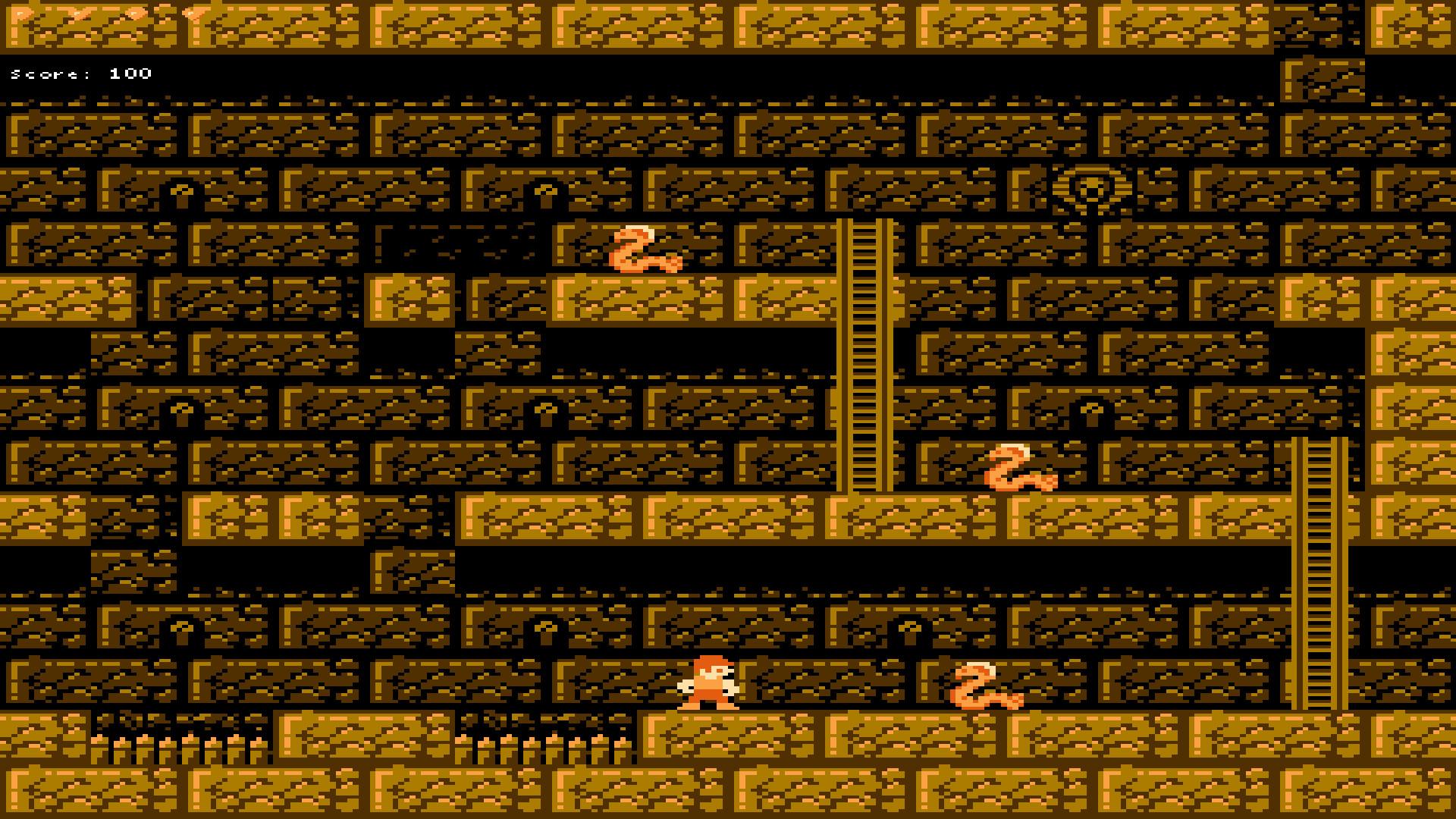Select the topmost brick row with treasures
The height and width of the screenshot is (819, 1456).
tap(728, 23)
